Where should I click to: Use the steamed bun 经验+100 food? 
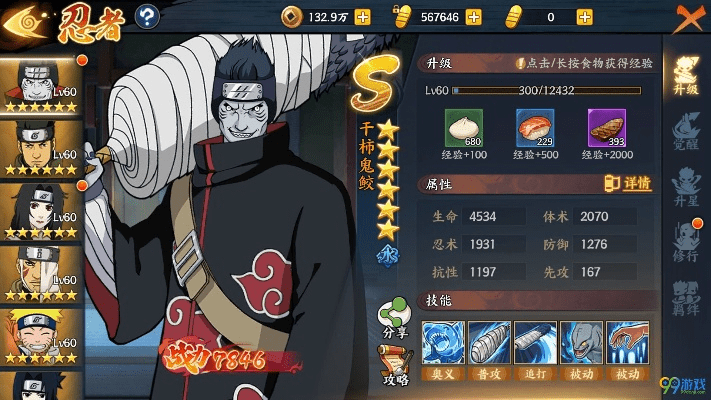tap(463, 128)
